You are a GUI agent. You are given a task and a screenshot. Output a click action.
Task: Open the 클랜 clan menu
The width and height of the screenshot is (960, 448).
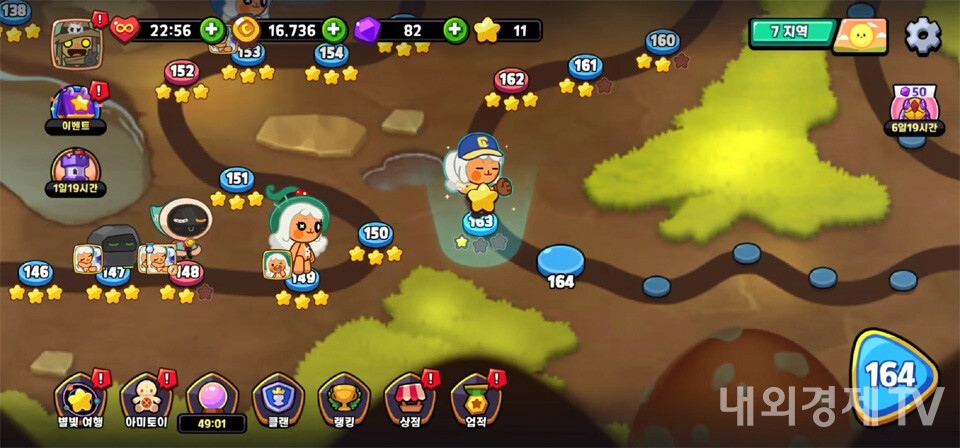point(277,400)
